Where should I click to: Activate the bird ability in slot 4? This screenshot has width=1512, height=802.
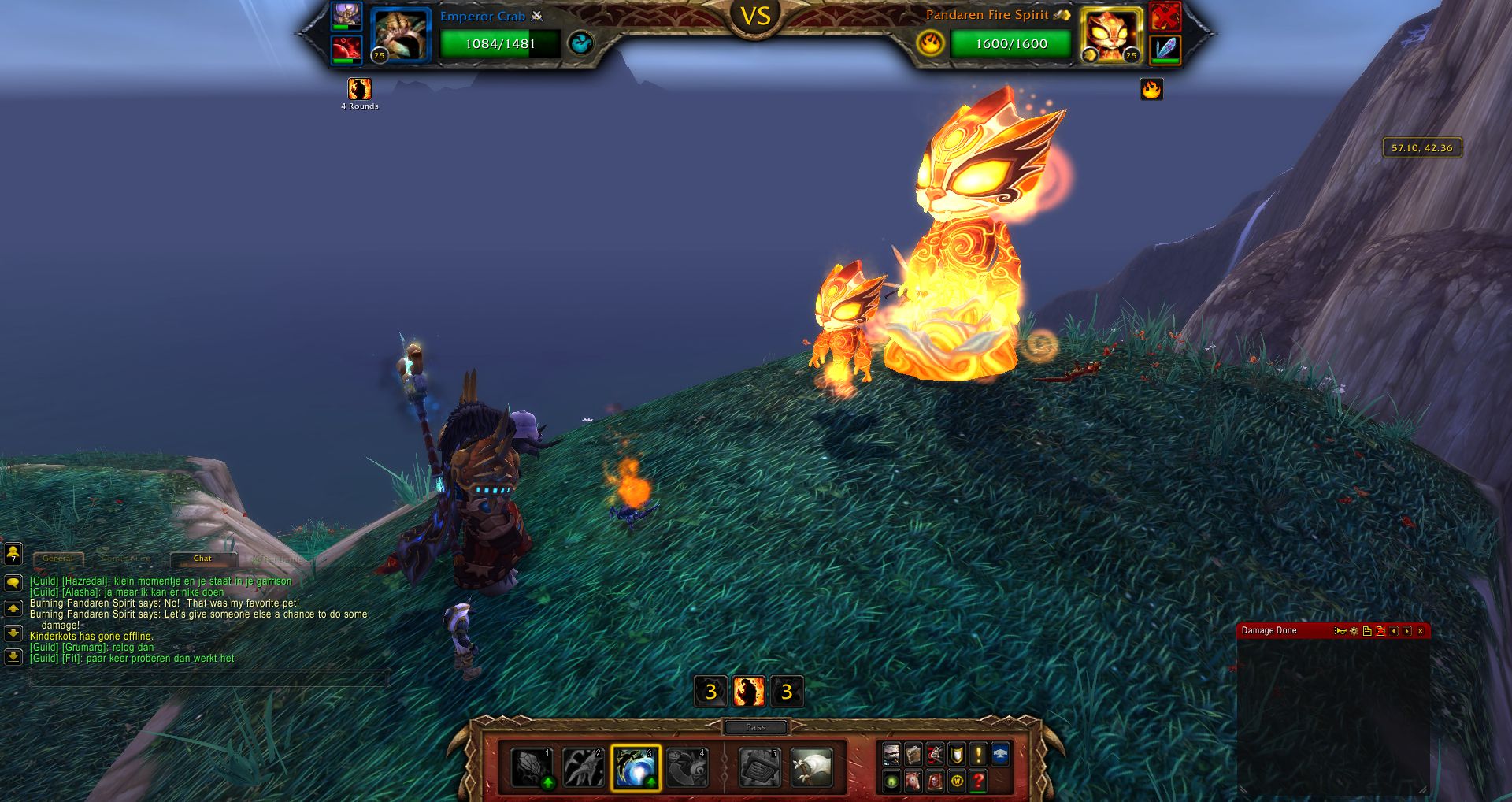tap(687, 768)
